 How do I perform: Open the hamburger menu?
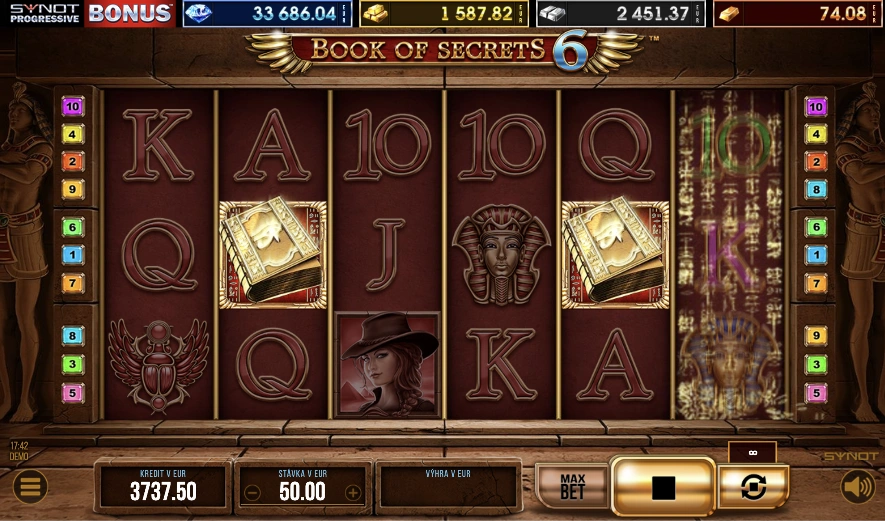point(30,487)
